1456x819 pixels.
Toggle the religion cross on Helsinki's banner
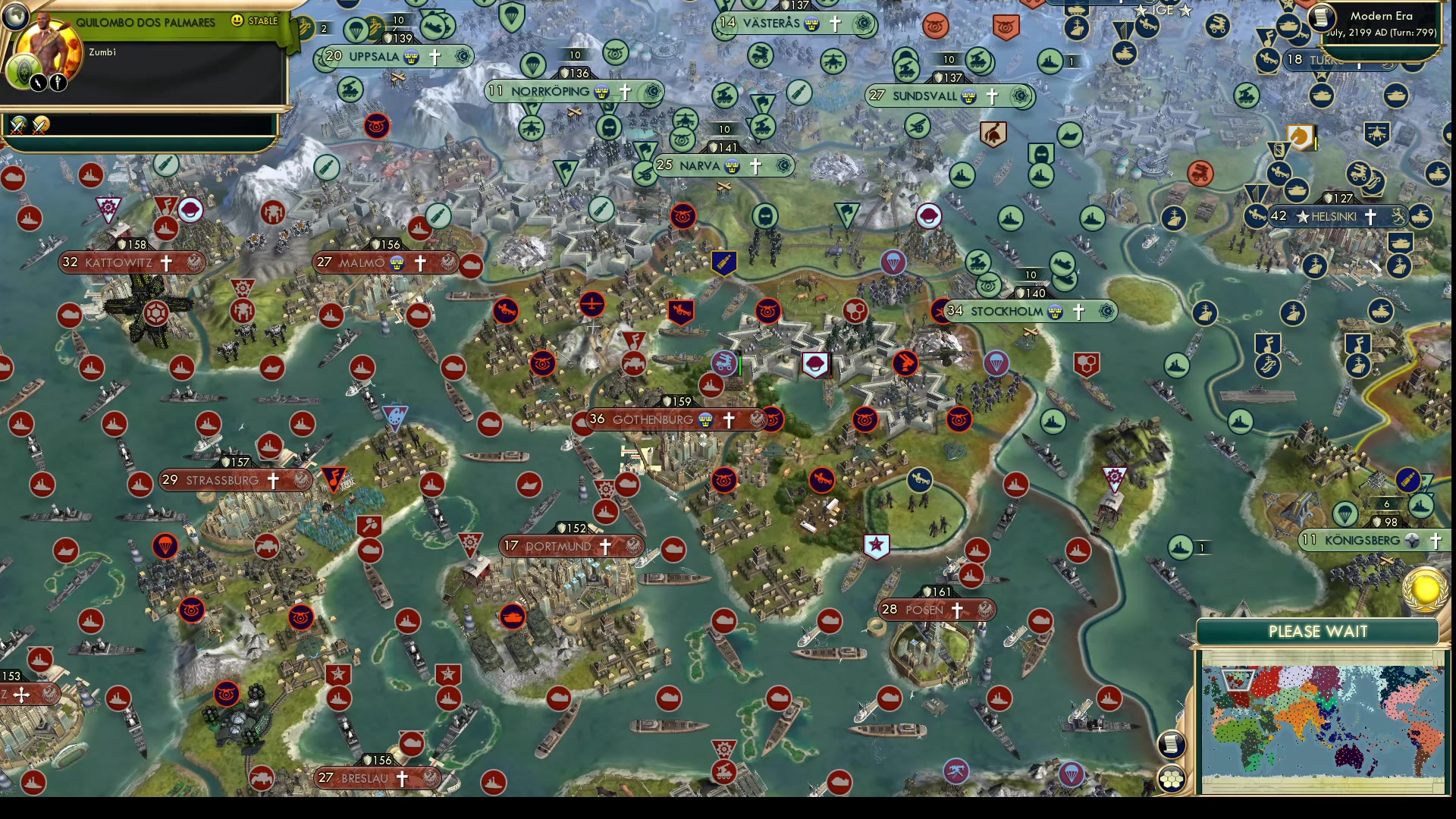pos(1370,217)
